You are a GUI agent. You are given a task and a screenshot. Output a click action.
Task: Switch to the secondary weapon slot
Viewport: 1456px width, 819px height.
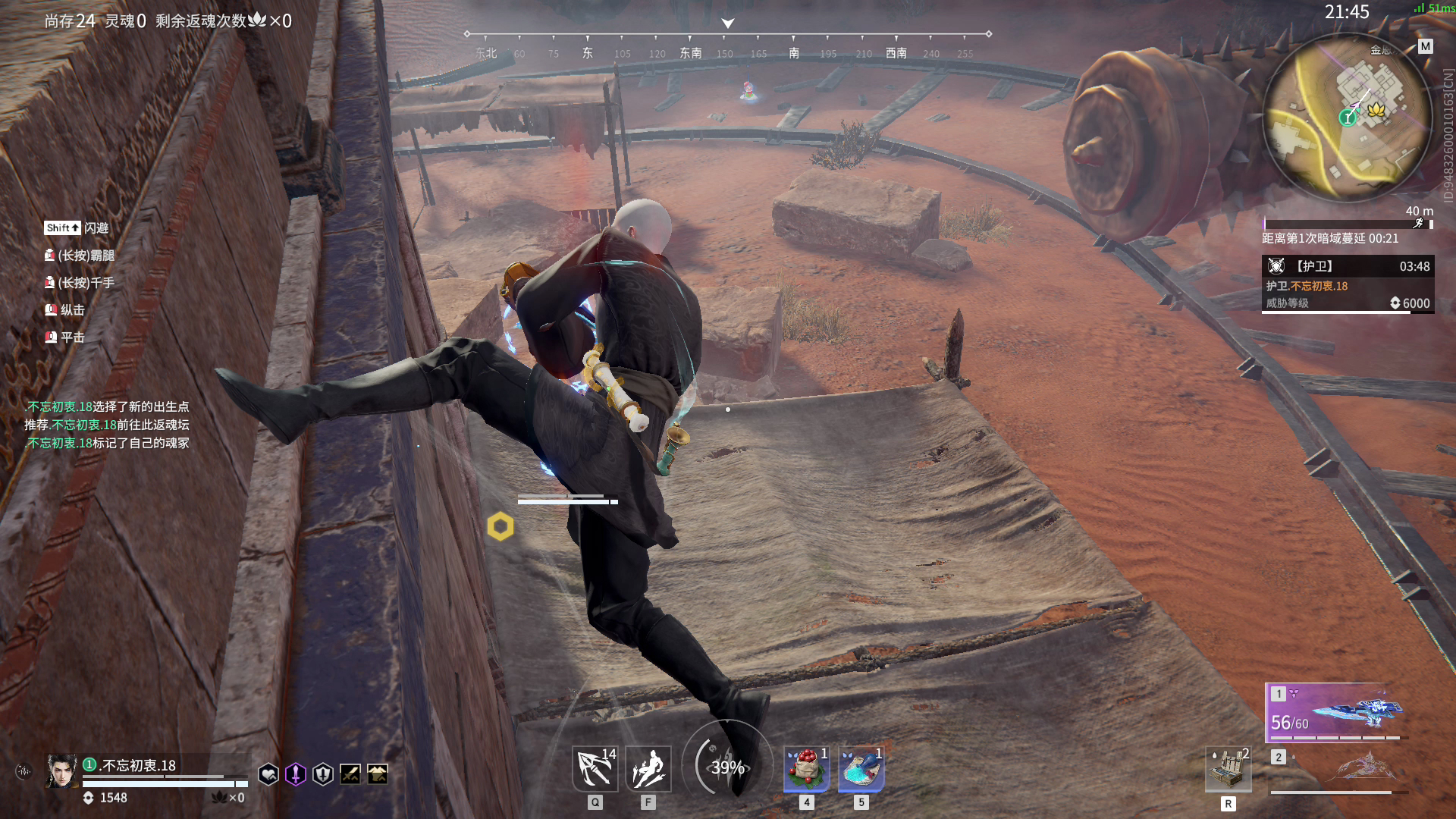pyautogui.click(x=1339, y=770)
